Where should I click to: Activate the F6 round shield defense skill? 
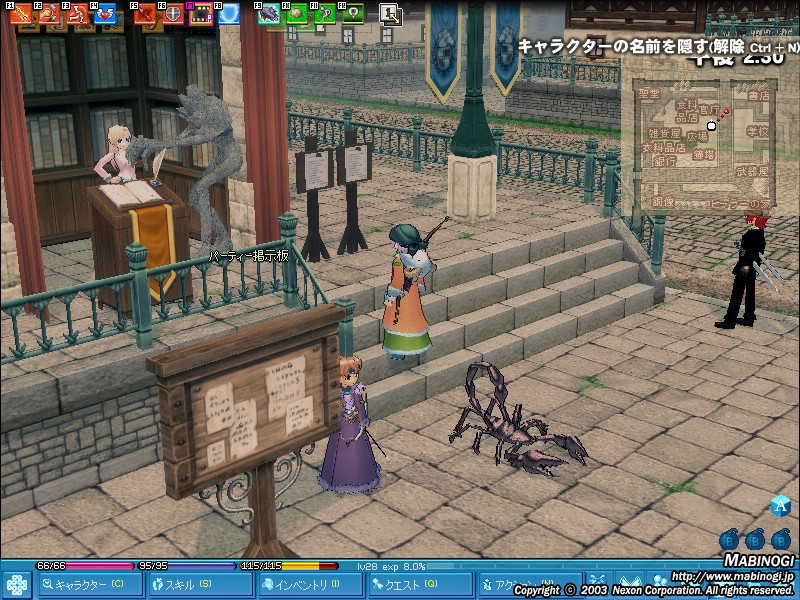pos(174,14)
